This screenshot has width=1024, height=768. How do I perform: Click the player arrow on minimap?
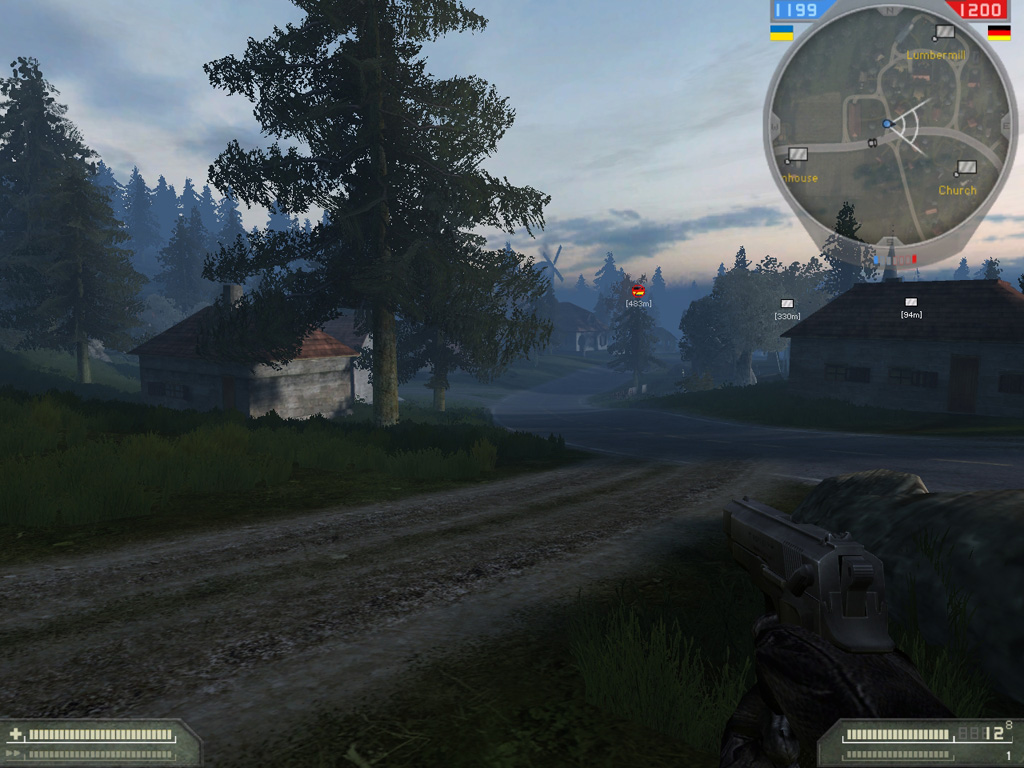(x=886, y=123)
